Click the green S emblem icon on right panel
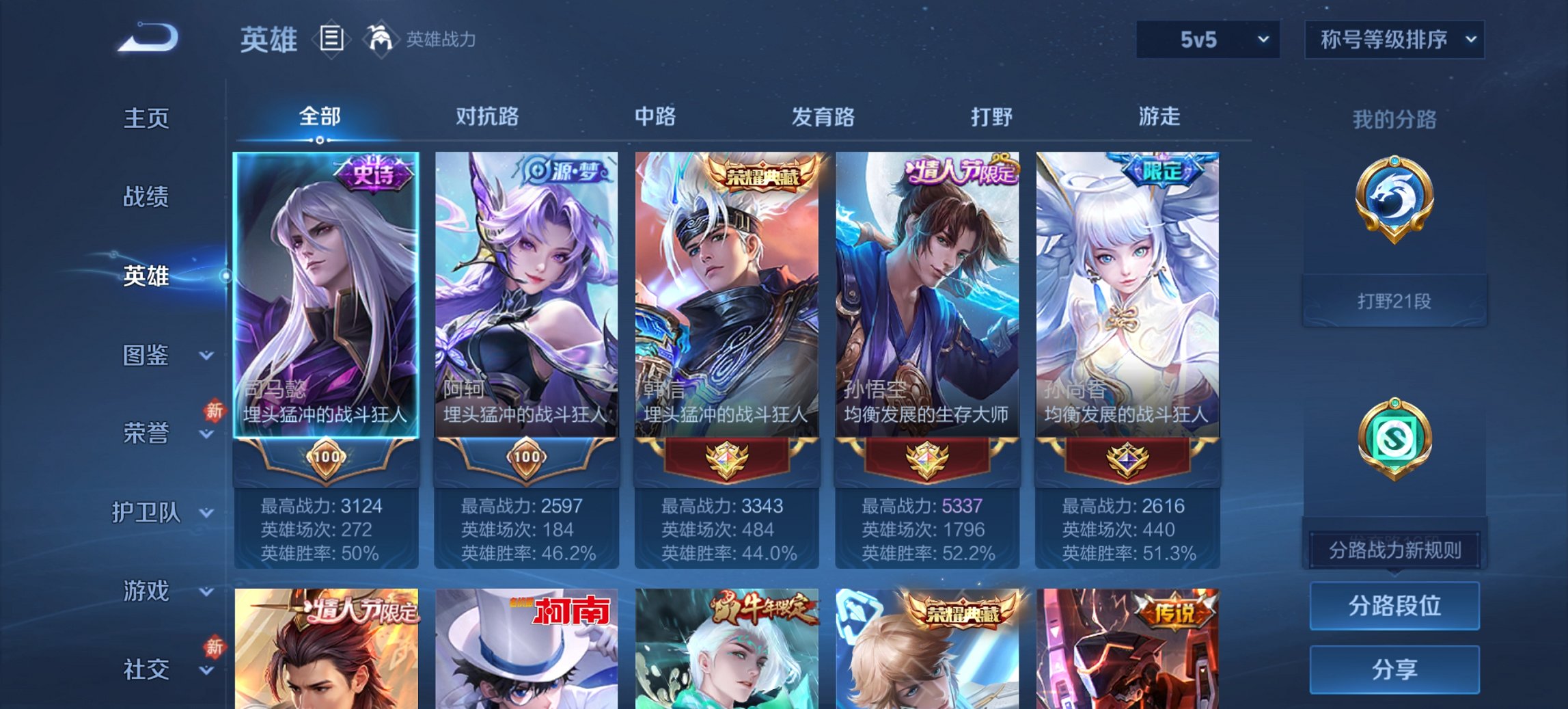 (1396, 438)
